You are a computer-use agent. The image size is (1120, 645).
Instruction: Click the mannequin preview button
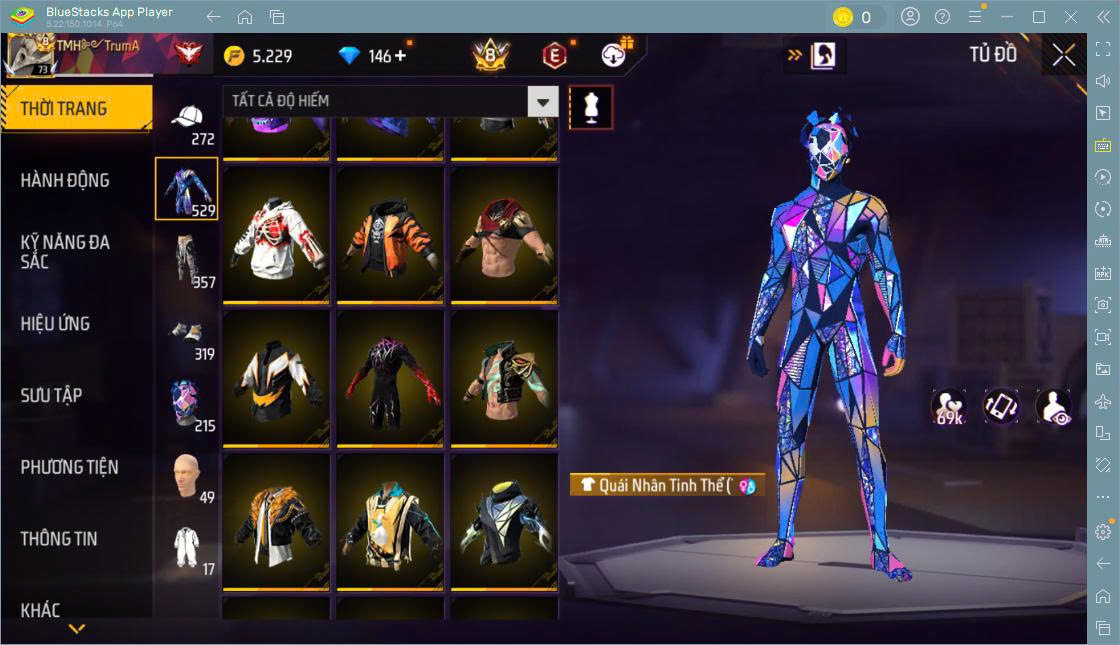[x=591, y=107]
